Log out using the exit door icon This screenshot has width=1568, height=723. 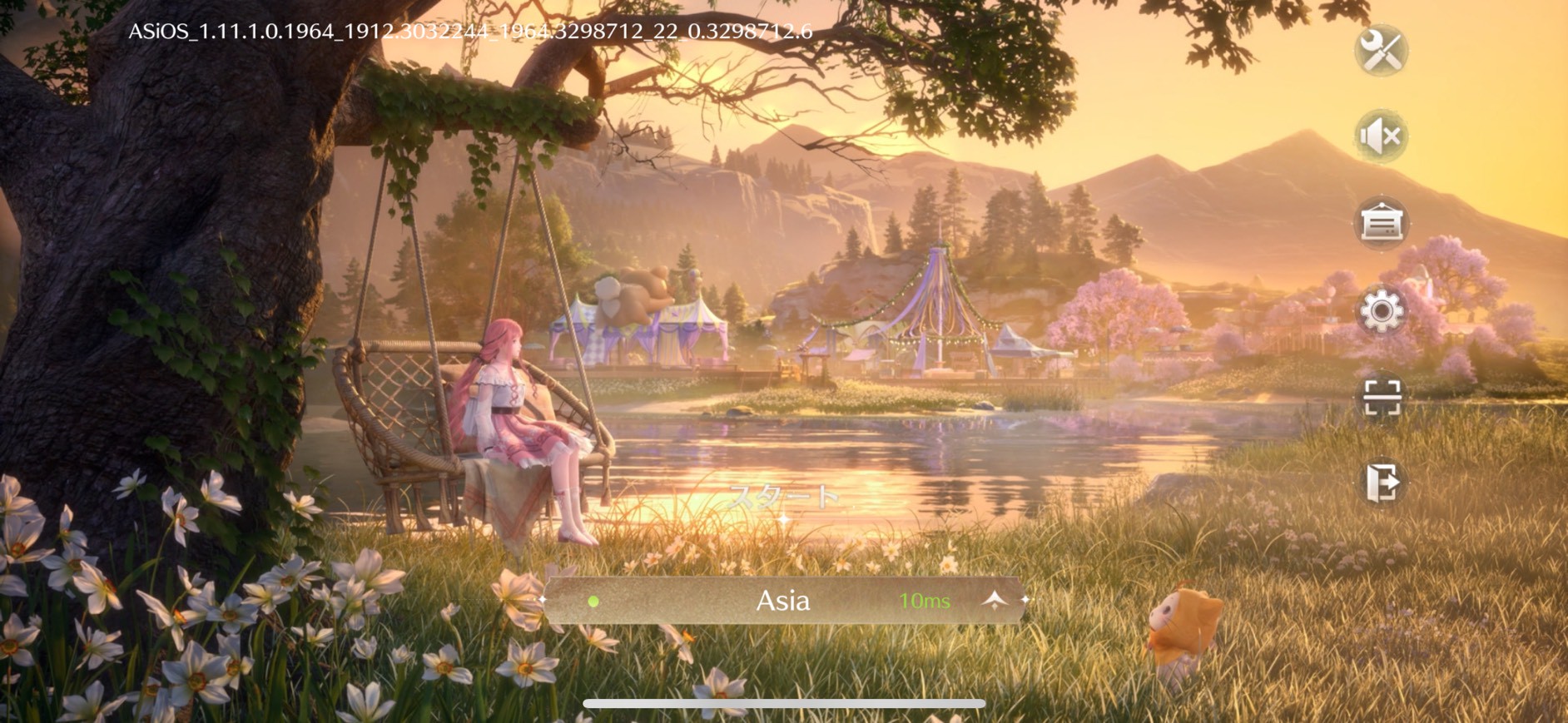(1382, 483)
